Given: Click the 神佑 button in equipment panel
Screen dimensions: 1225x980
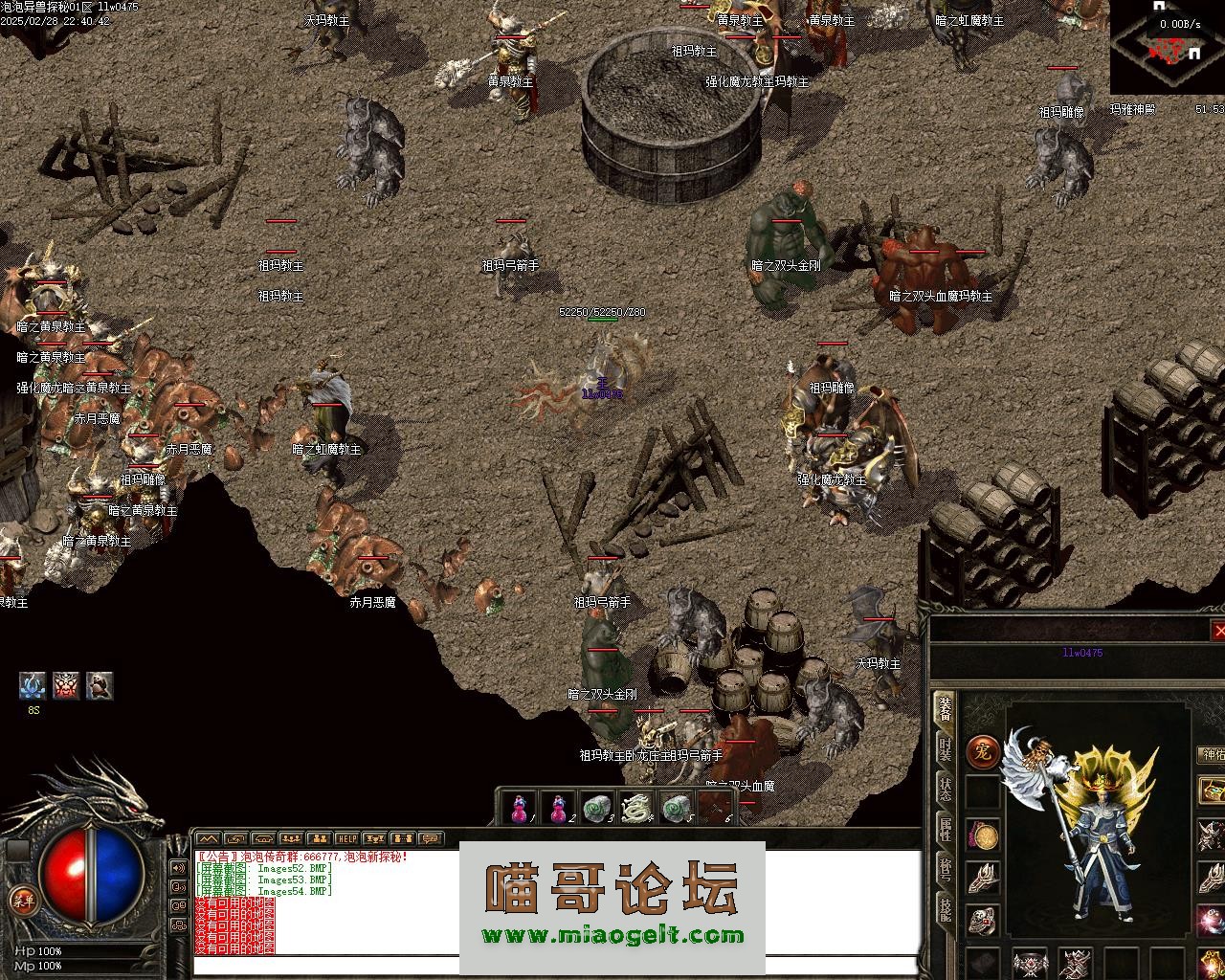Looking at the screenshot, I should tap(1212, 756).
